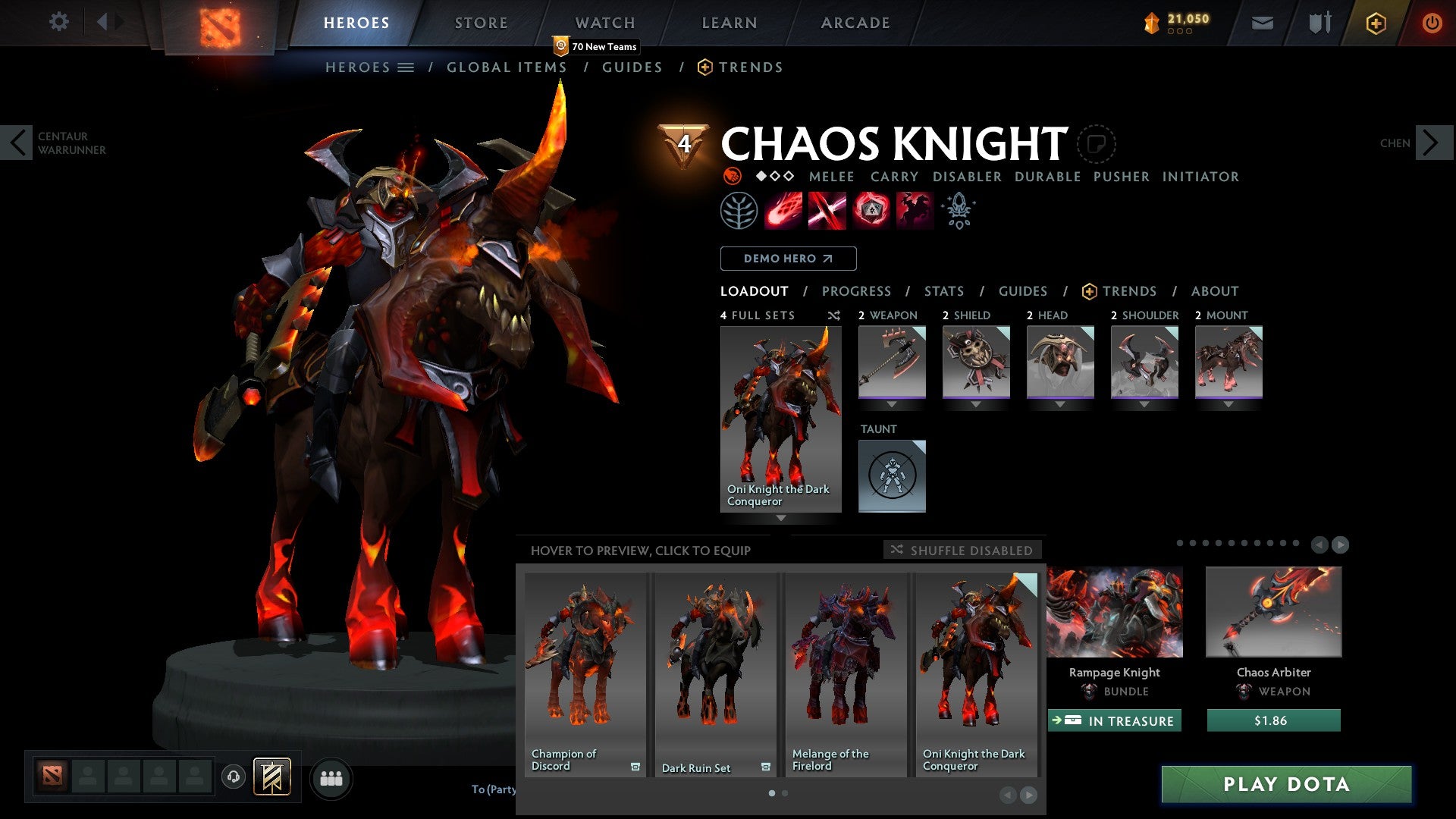The width and height of the screenshot is (1456, 819).
Task: Buy Chaos Arbiter weapon for $1.86
Action: point(1273,720)
